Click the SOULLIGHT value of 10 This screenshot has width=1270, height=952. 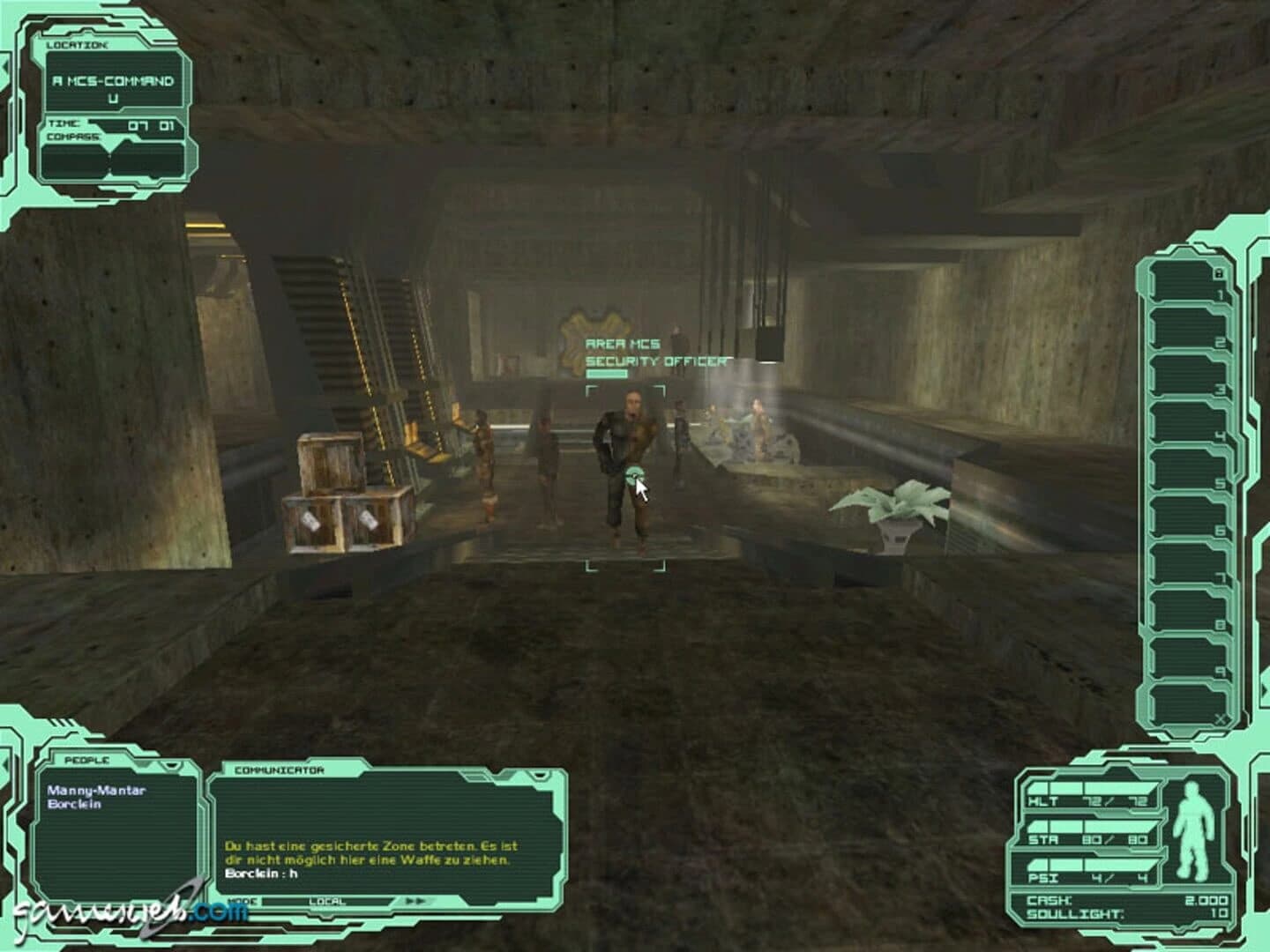pyautogui.click(x=1219, y=913)
